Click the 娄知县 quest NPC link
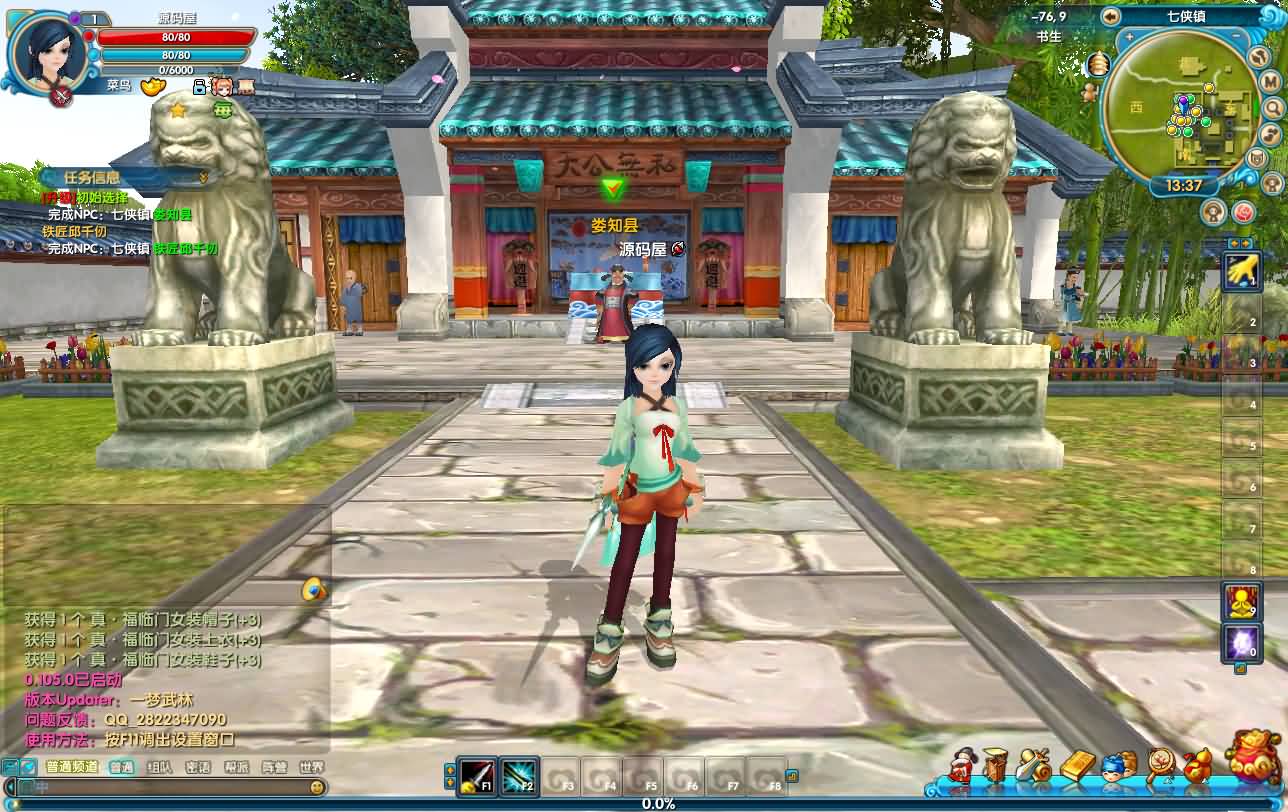Screen dimensions: 1288x812 [x=172, y=214]
